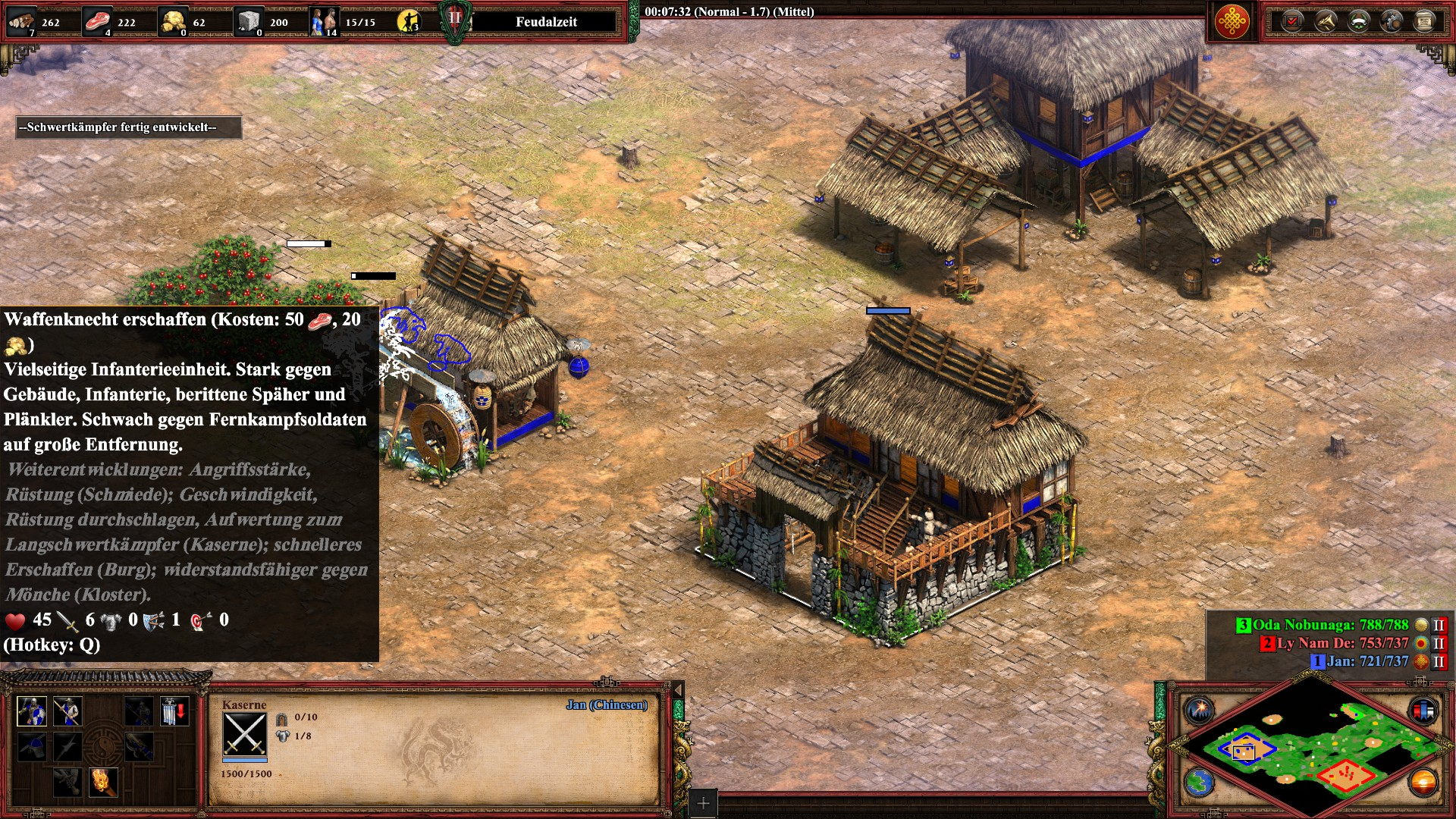Click the plus button below the panel
The image size is (1456, 819).
click(703, 803)
